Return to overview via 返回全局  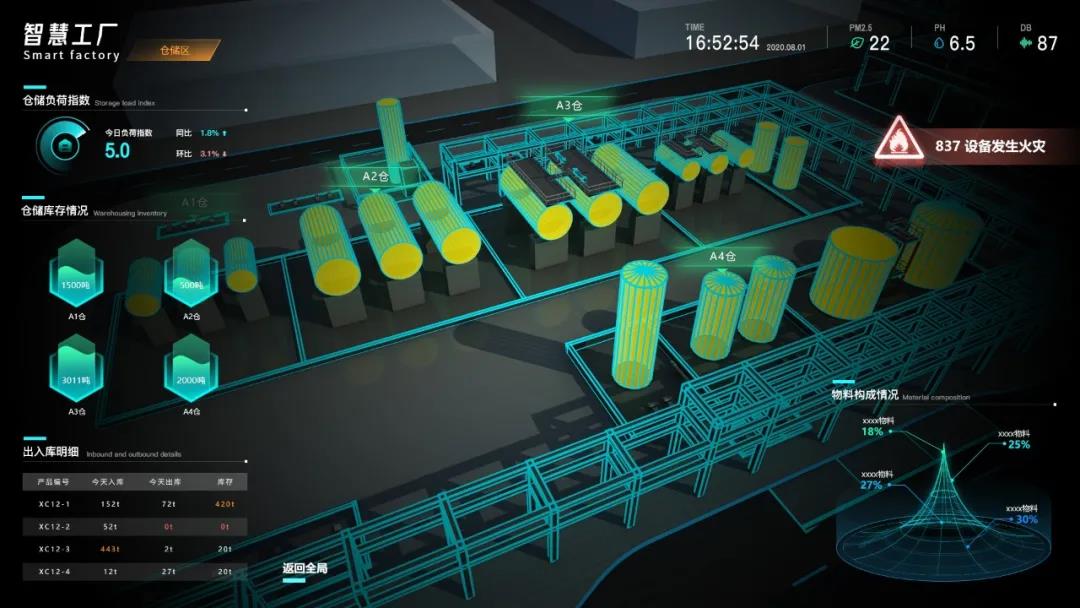point(305,568)
